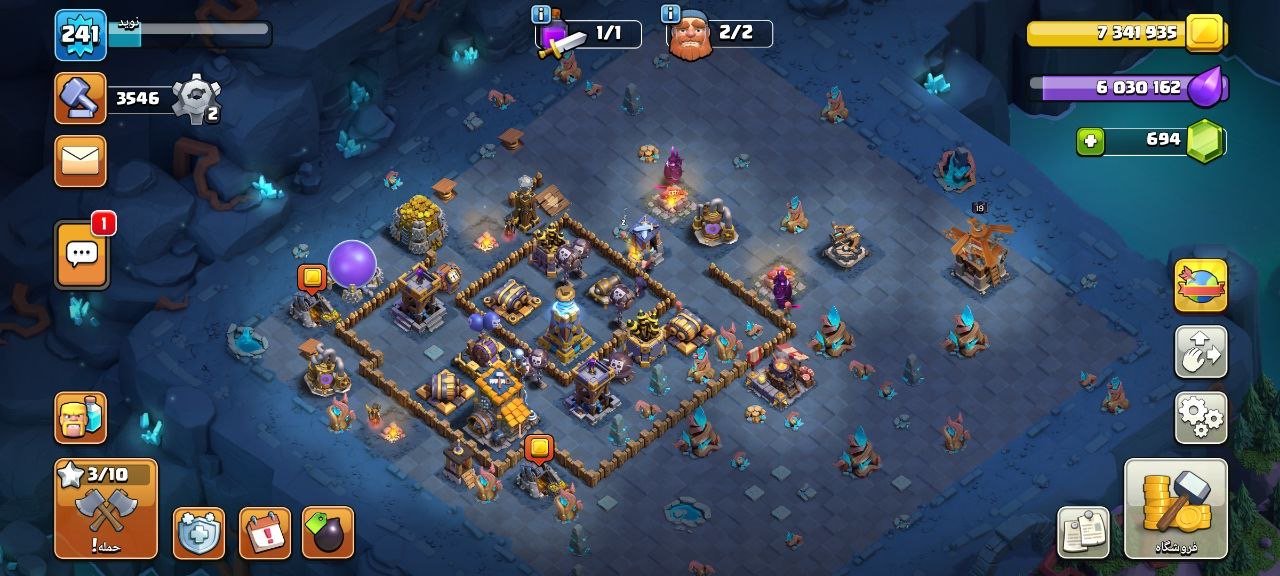Open the Shop with the hammer icon
The width and height of the screenshot is (1280, 576).
point(1175,508)
